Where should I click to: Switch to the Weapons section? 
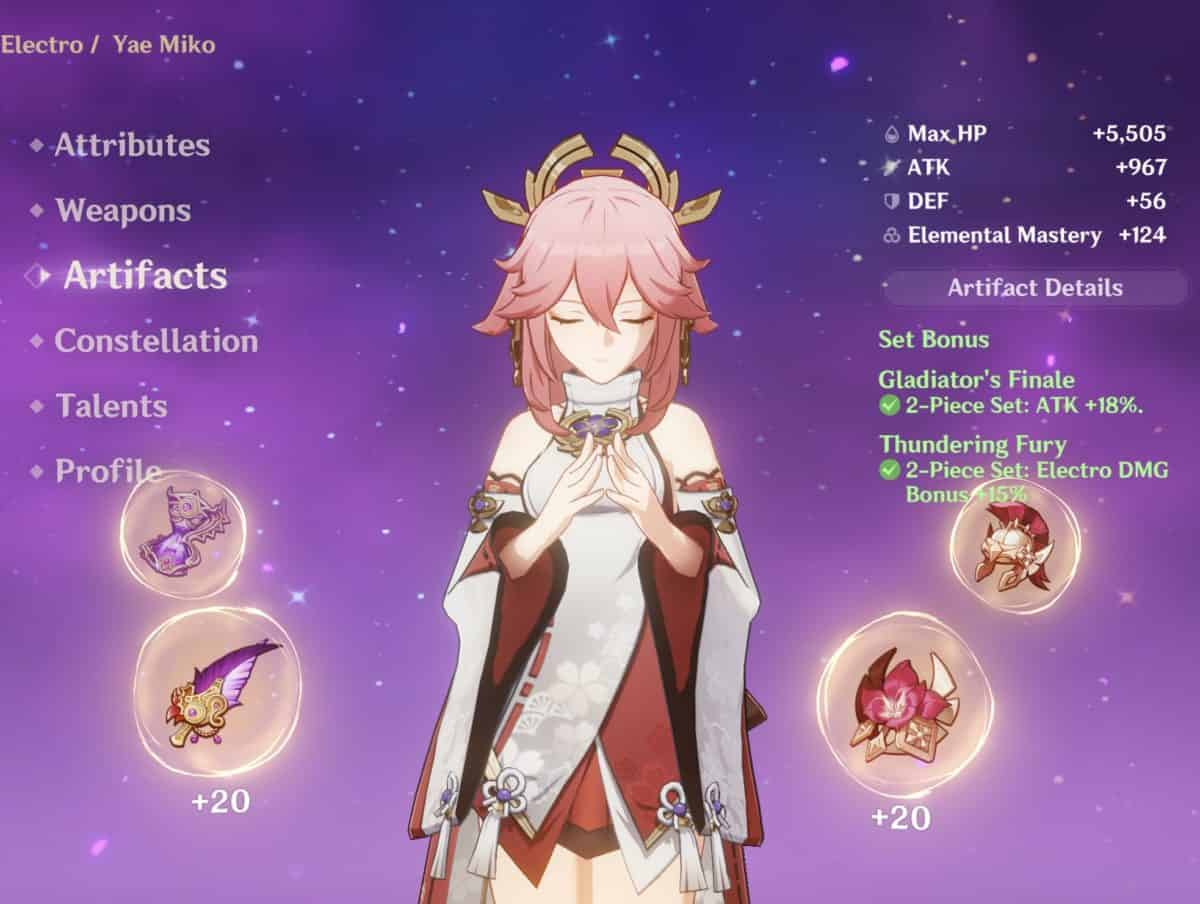[x=123, y=211]
